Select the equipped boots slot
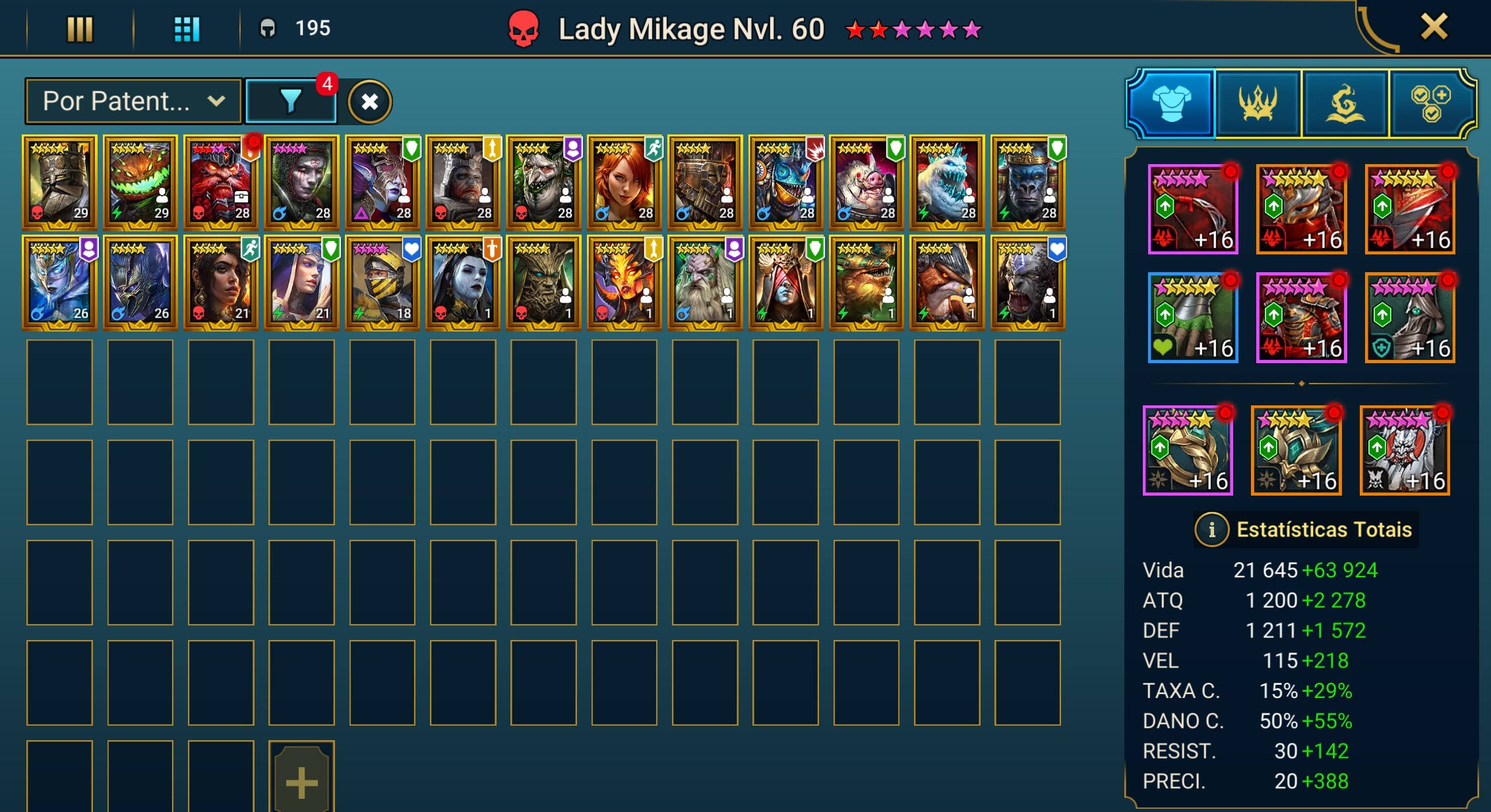 (x=1409, y=318)
